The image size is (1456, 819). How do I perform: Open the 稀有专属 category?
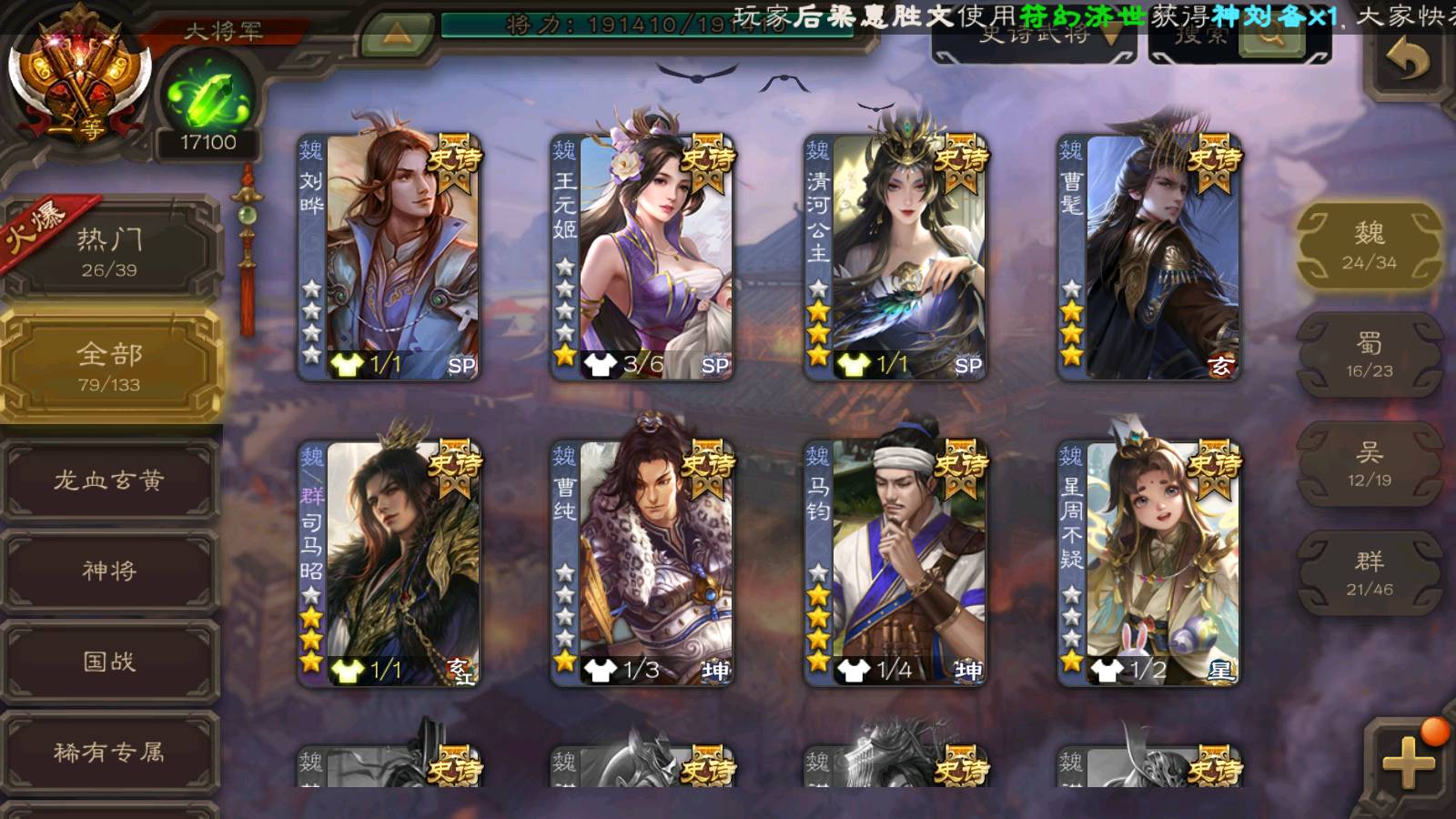[x=110, y=752]
